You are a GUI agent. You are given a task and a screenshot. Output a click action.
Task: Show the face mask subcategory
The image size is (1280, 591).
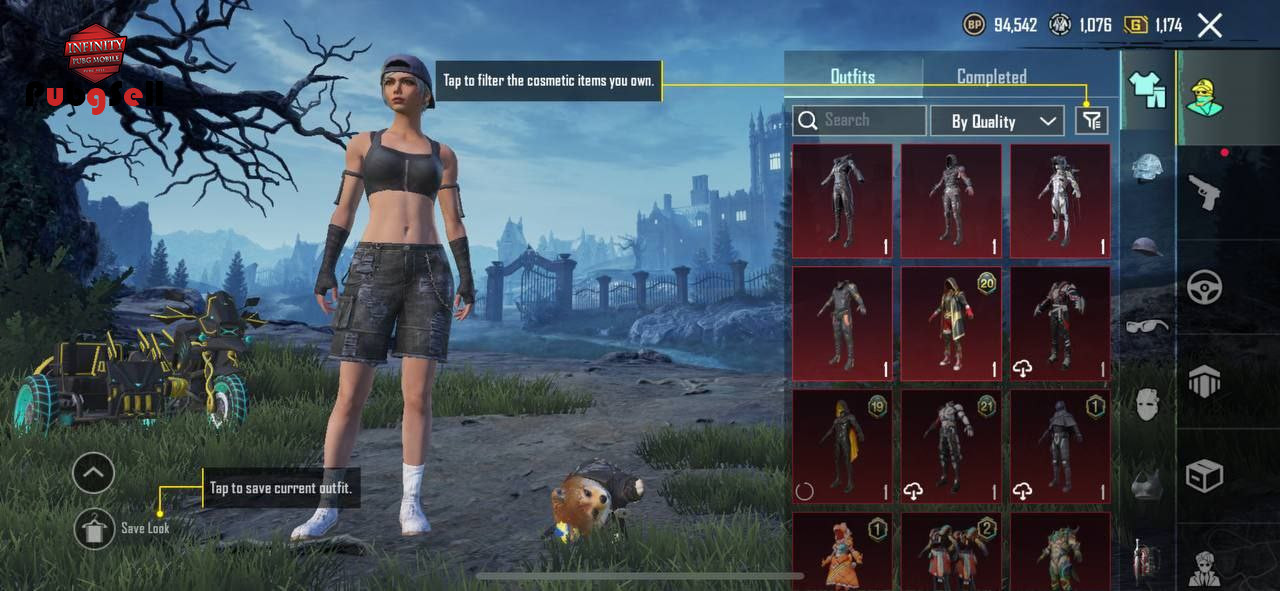(1147, 405)
